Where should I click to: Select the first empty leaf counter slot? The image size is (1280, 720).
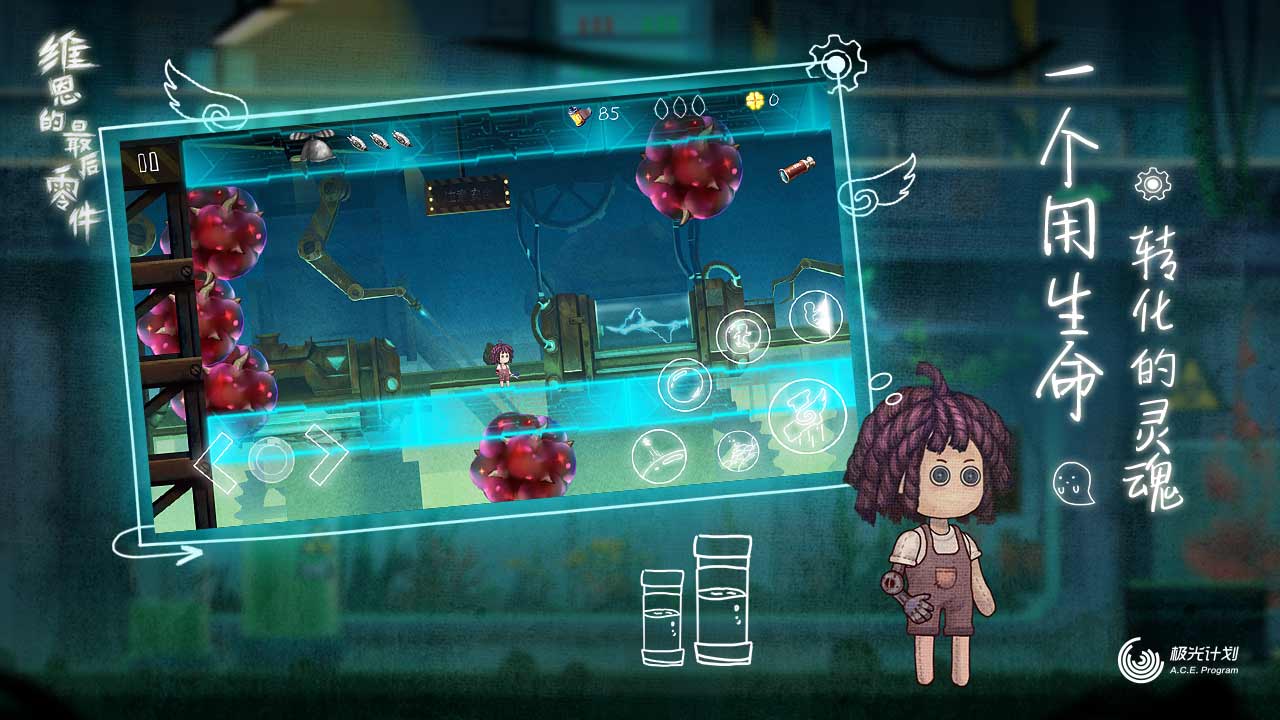point(662,107)
